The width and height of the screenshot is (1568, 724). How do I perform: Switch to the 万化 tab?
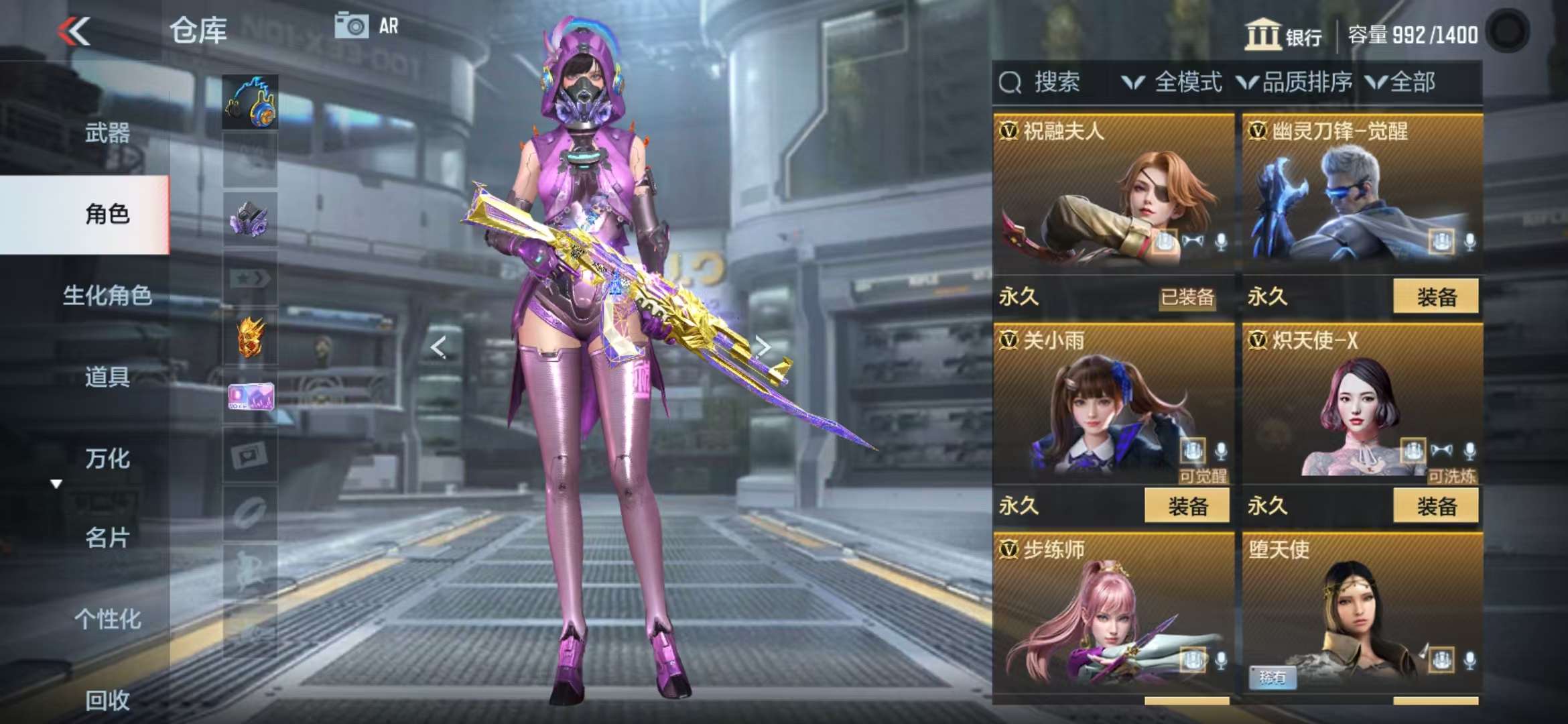(107, 459)
